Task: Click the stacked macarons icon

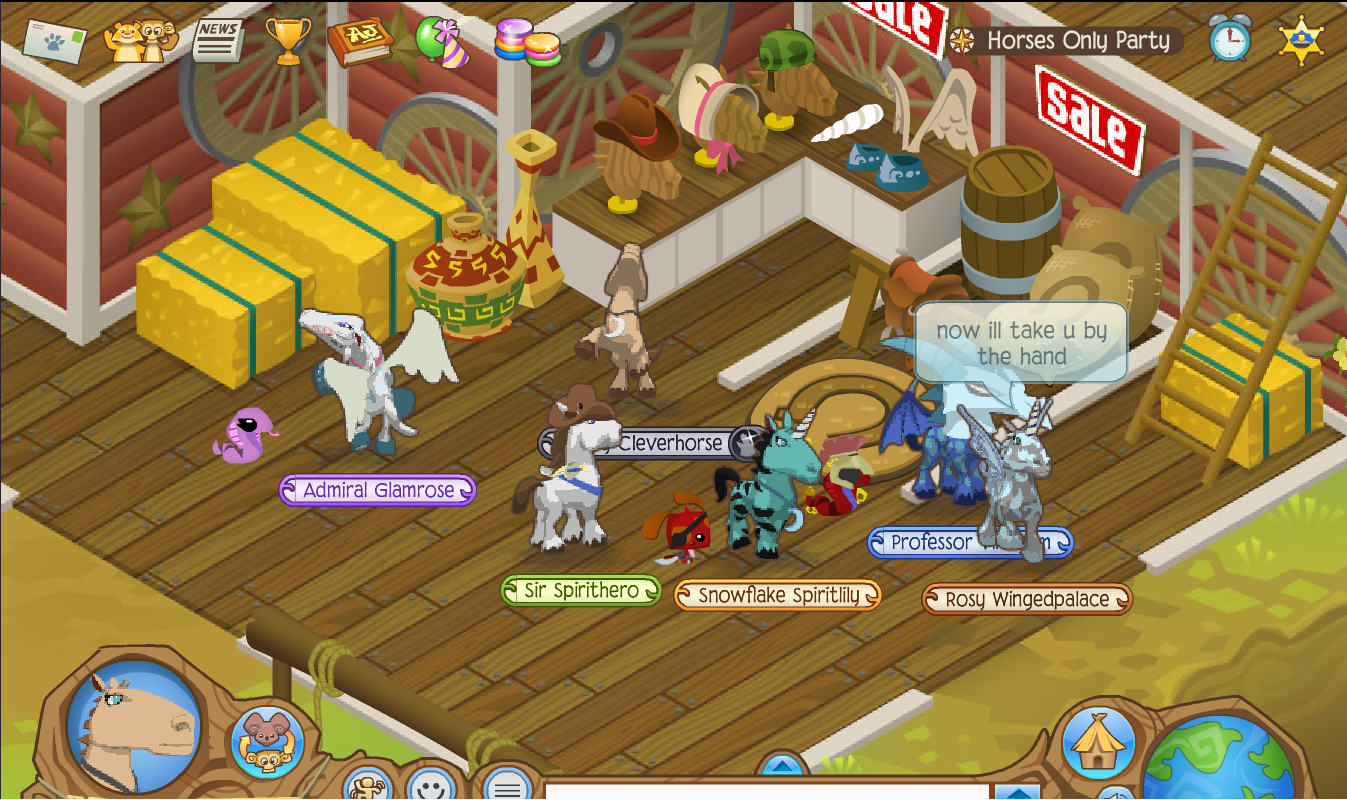Action: (528, 40)
